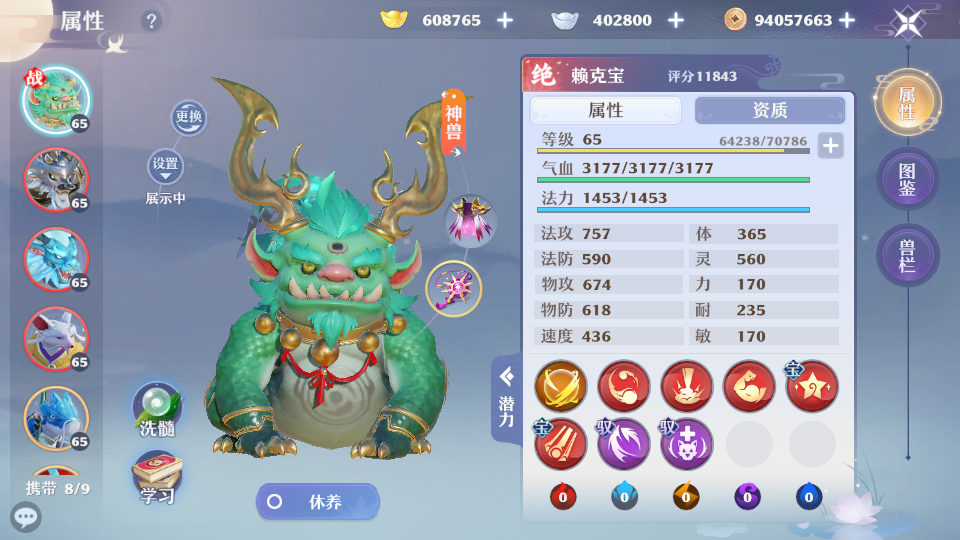Add more silver ingots with plus button
960x540 pixels.
tap(676, 20)
